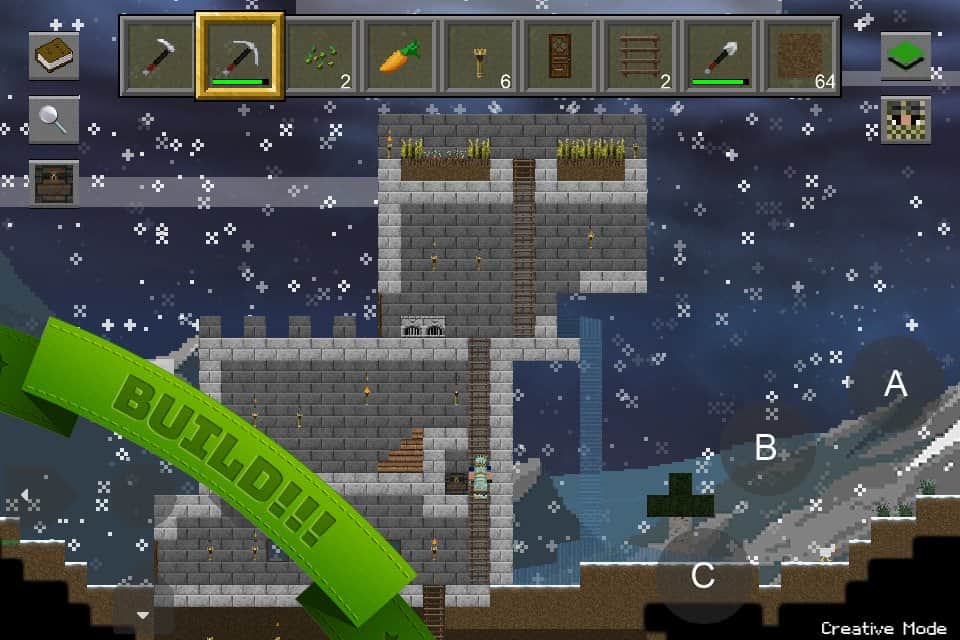Equip the torch from the hotbar
This screenshot has width=960, height=640.
pos(480,56)
